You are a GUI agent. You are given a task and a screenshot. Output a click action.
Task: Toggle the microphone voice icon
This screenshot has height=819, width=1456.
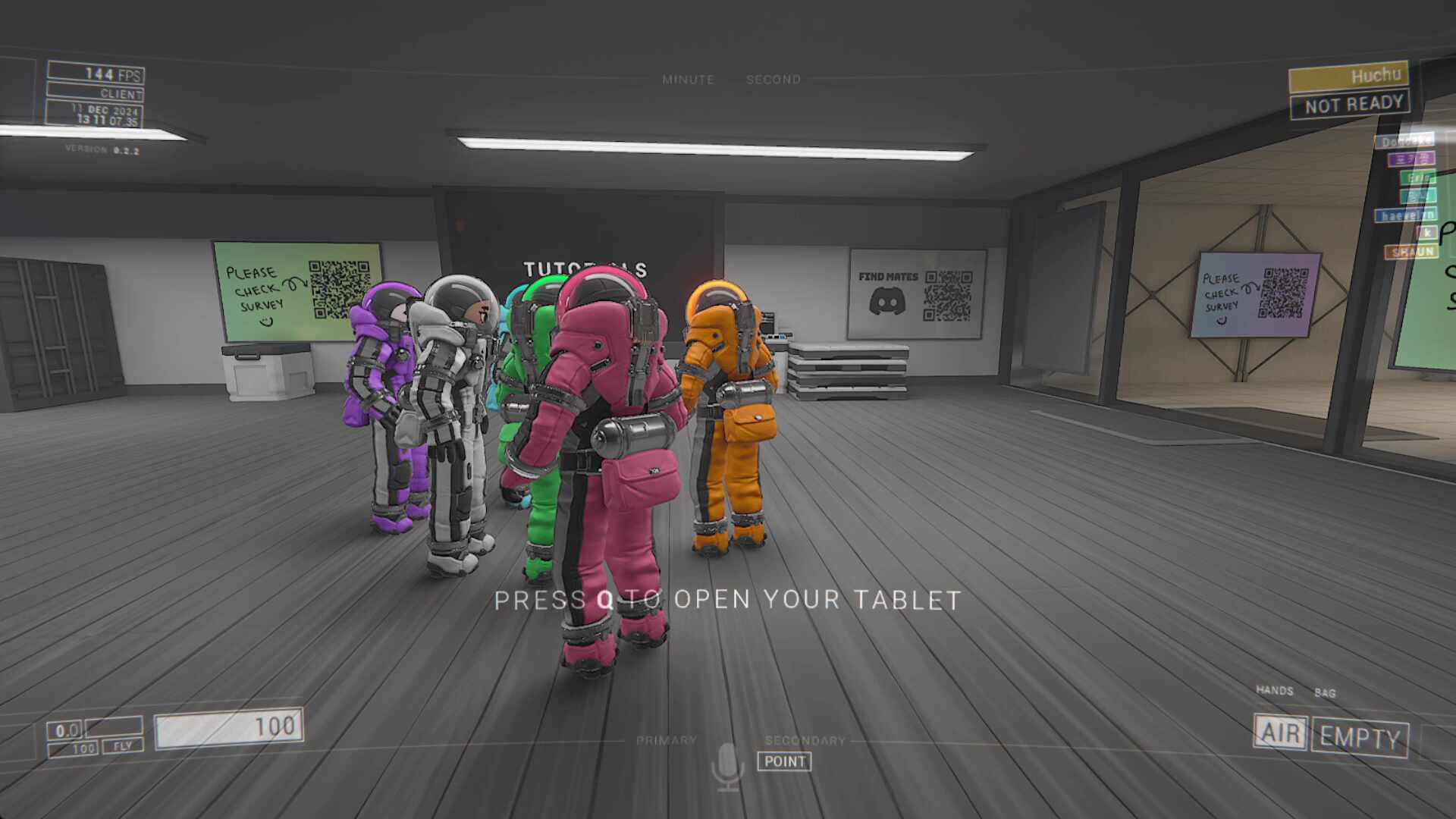click(x=727, y=764)
